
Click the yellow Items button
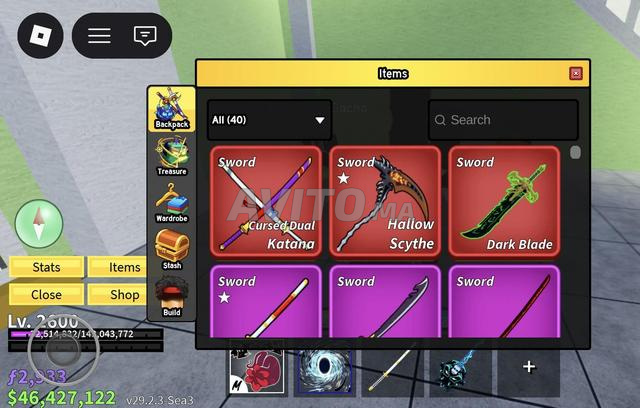pyautogui.click(x=125, y=267)
